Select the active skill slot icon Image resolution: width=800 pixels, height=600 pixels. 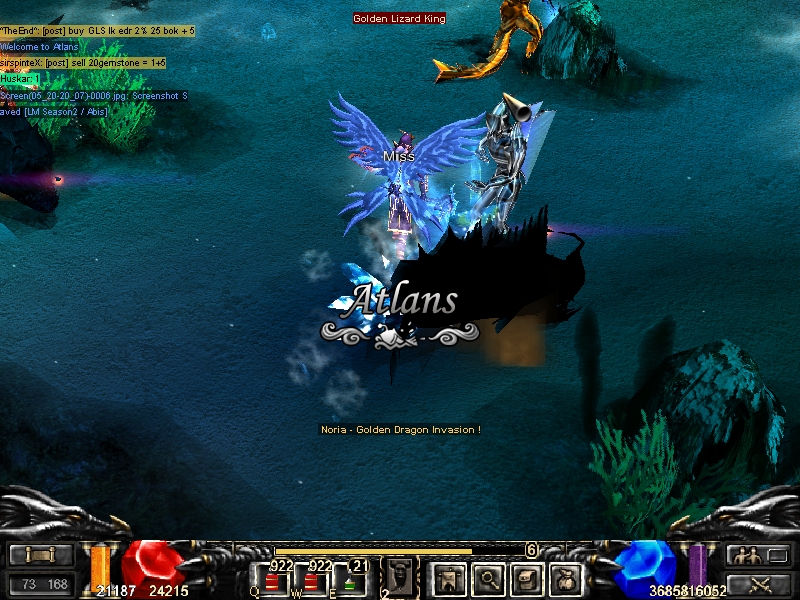399,577
